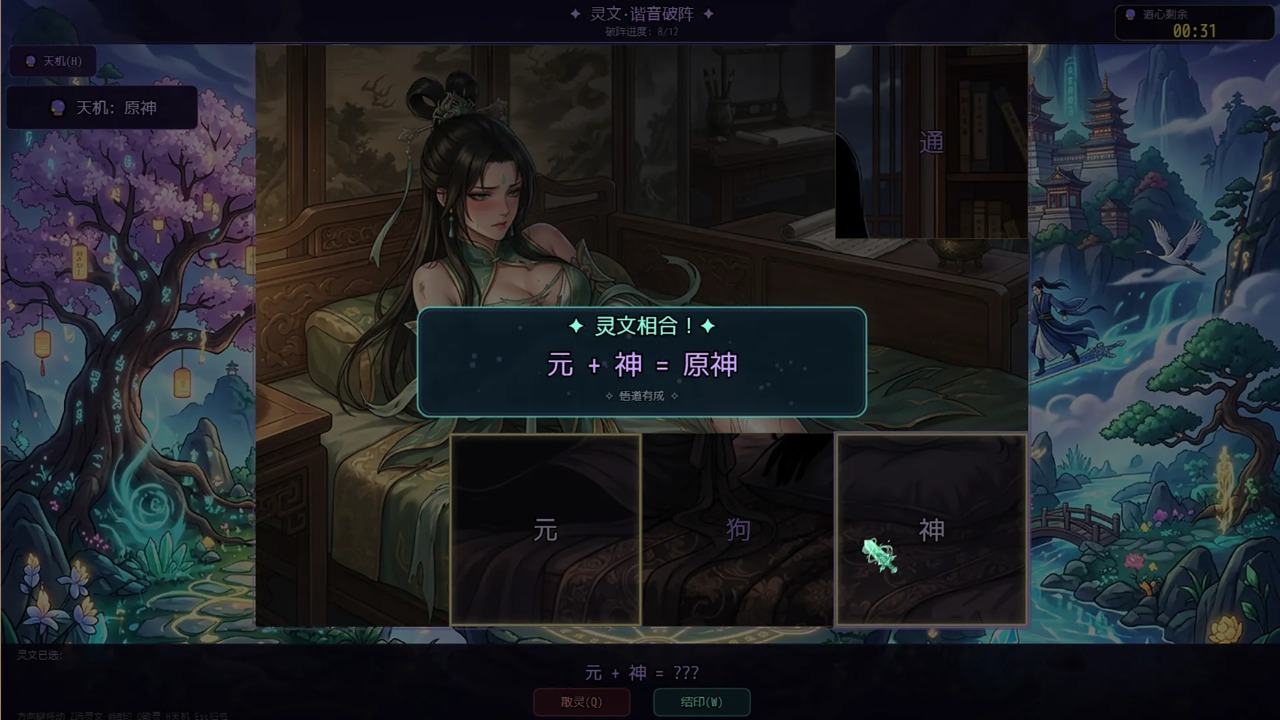Select the 通 character tile

coord(931,142)
